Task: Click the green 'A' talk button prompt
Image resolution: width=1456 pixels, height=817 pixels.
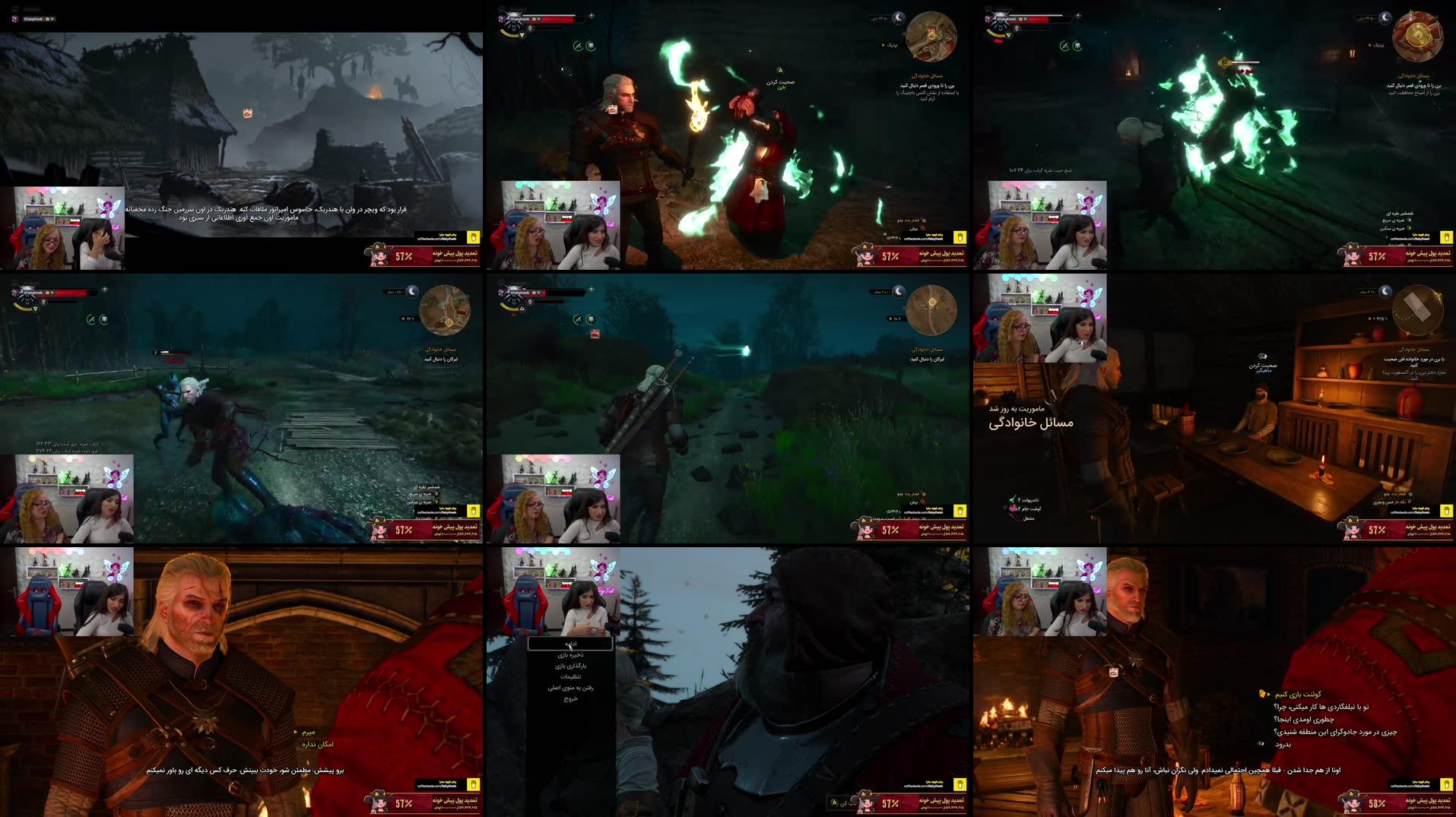Action: [779, 69]
